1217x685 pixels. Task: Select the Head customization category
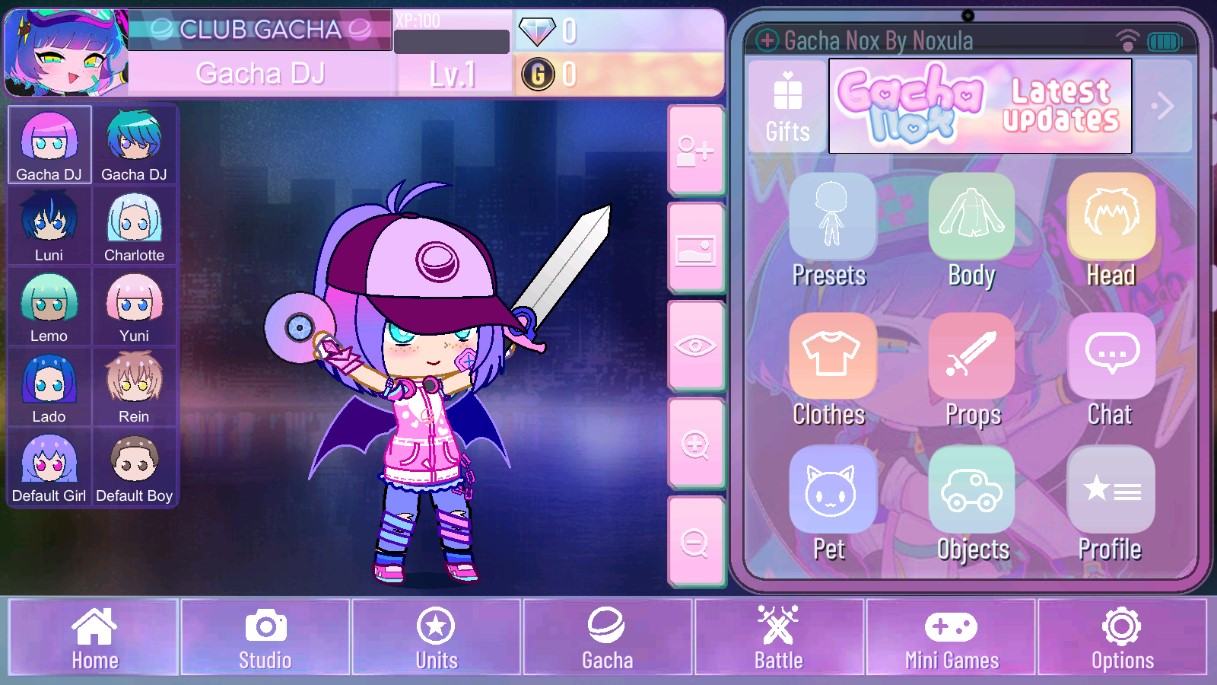tap(1110, 230)
